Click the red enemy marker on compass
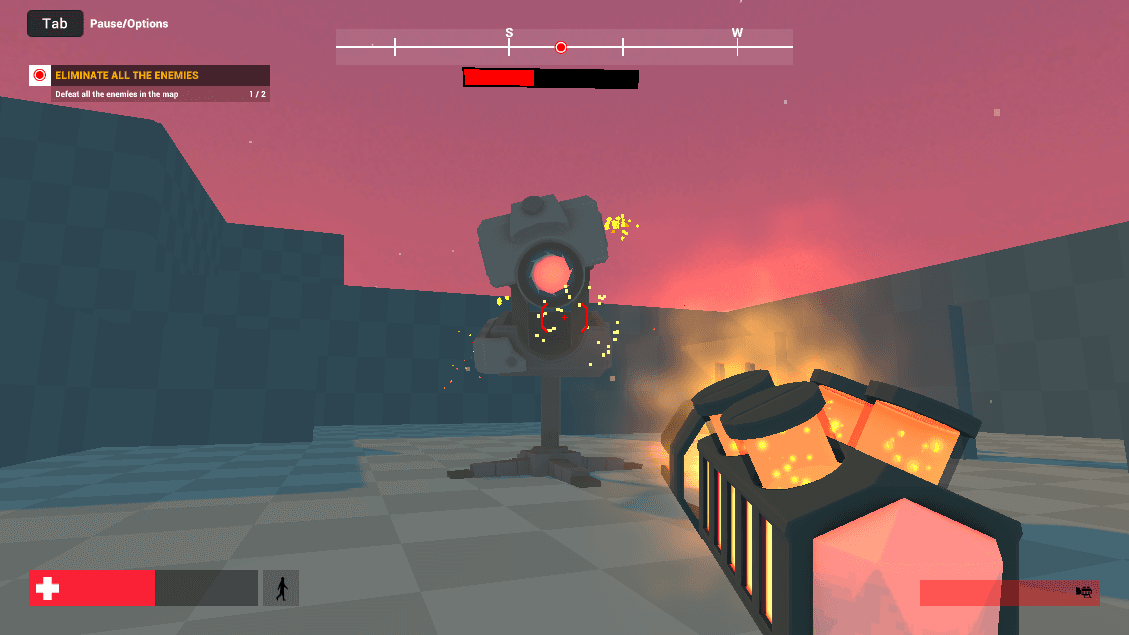 click(x=561, y=47)
